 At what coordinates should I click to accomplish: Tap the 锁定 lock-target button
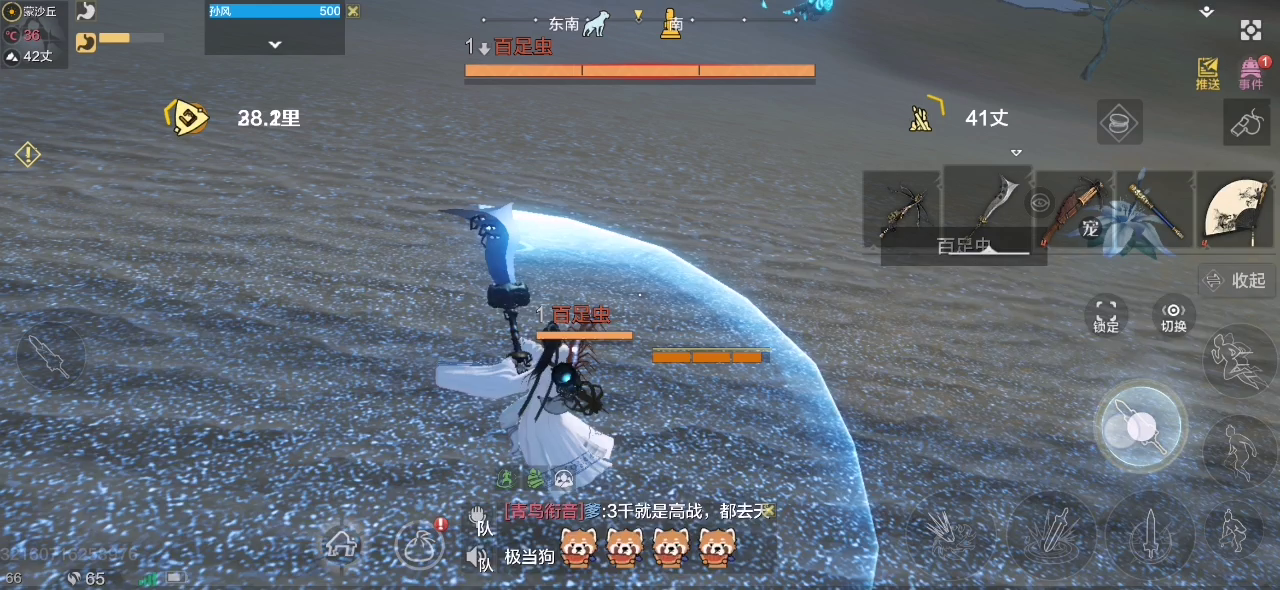coord(1105,316)
